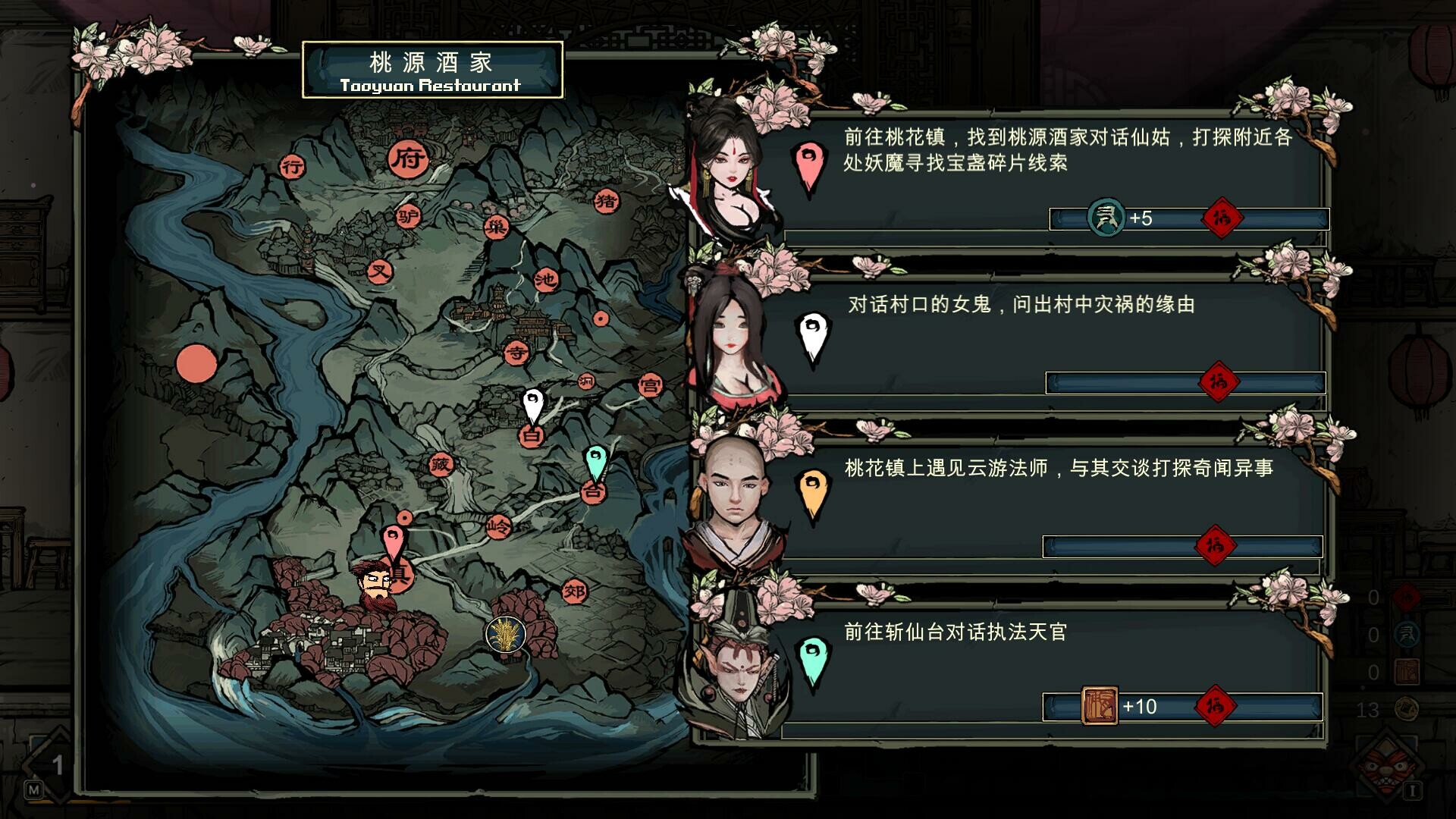Select the teal map pin near the 台 location
1456x819 pixels.
click(x=596, y=460)
